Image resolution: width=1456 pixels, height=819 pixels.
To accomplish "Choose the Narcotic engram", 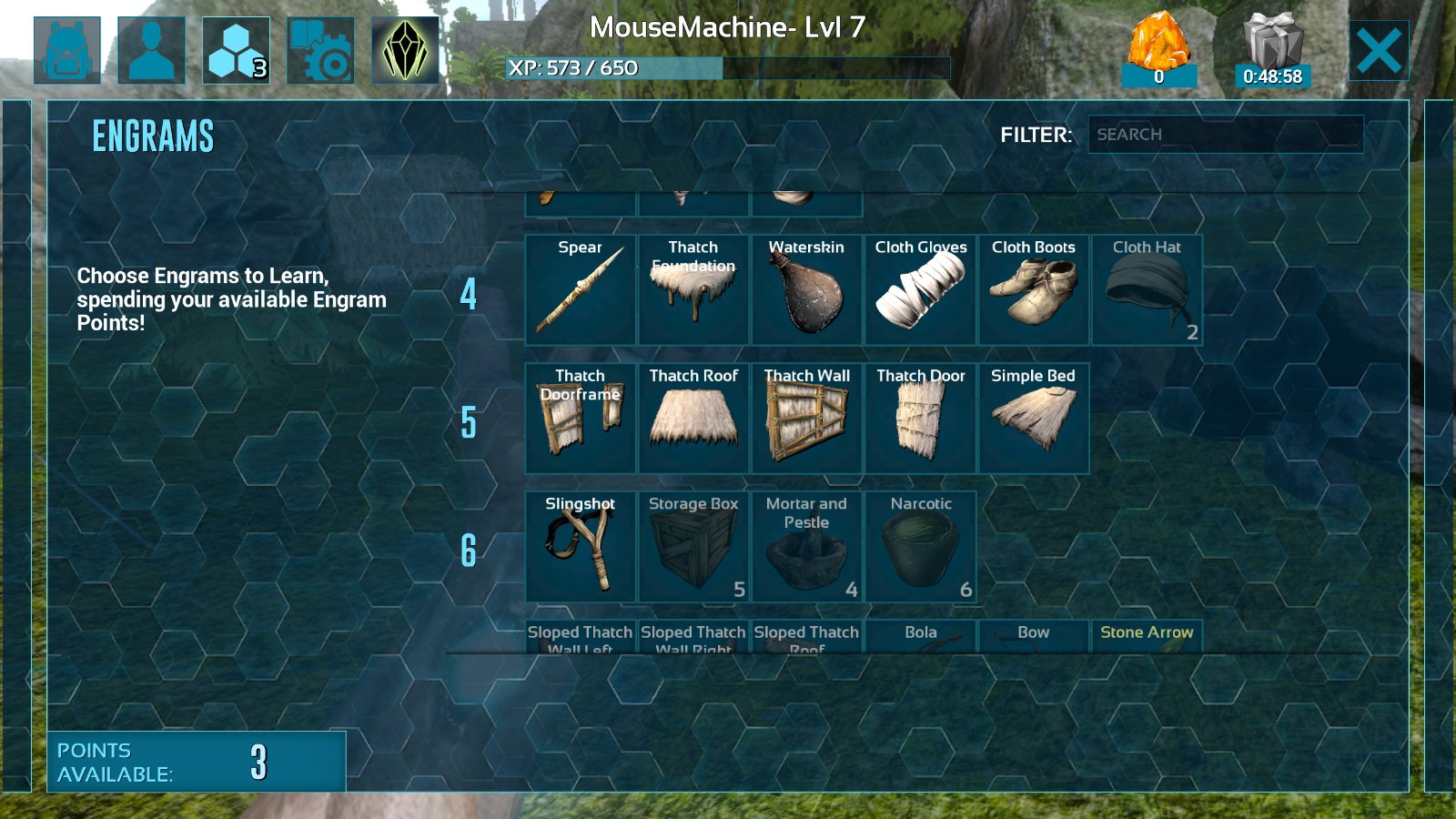I will 920,547.
